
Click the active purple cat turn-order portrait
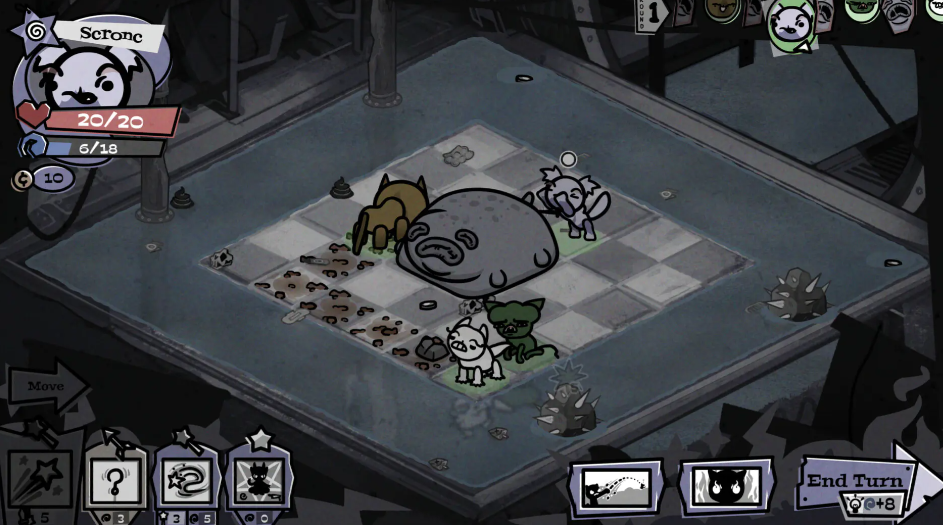tap(791, 24)
